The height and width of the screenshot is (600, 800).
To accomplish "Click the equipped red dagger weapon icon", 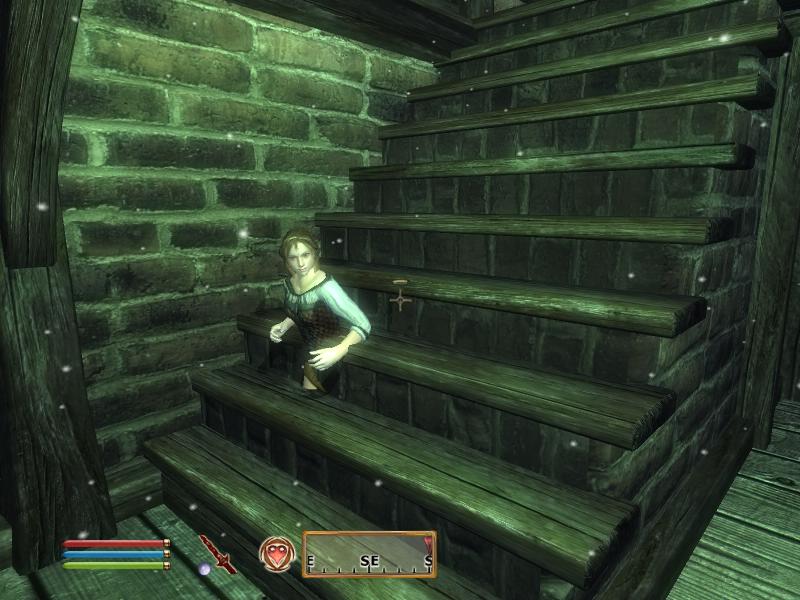I will click(217, 552).
